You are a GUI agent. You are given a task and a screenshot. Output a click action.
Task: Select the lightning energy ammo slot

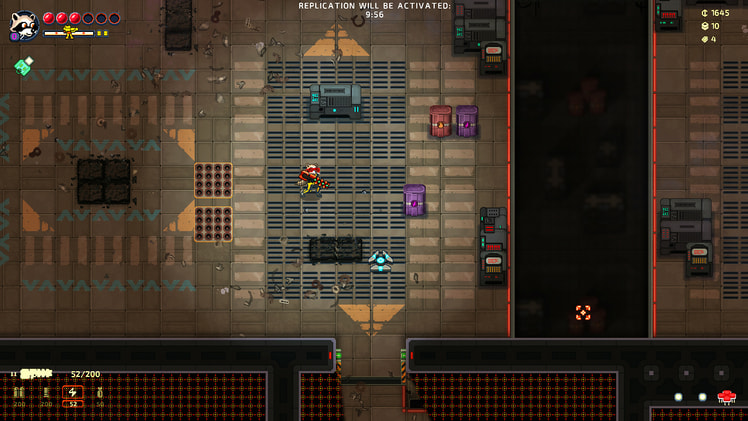pos(73,393)
